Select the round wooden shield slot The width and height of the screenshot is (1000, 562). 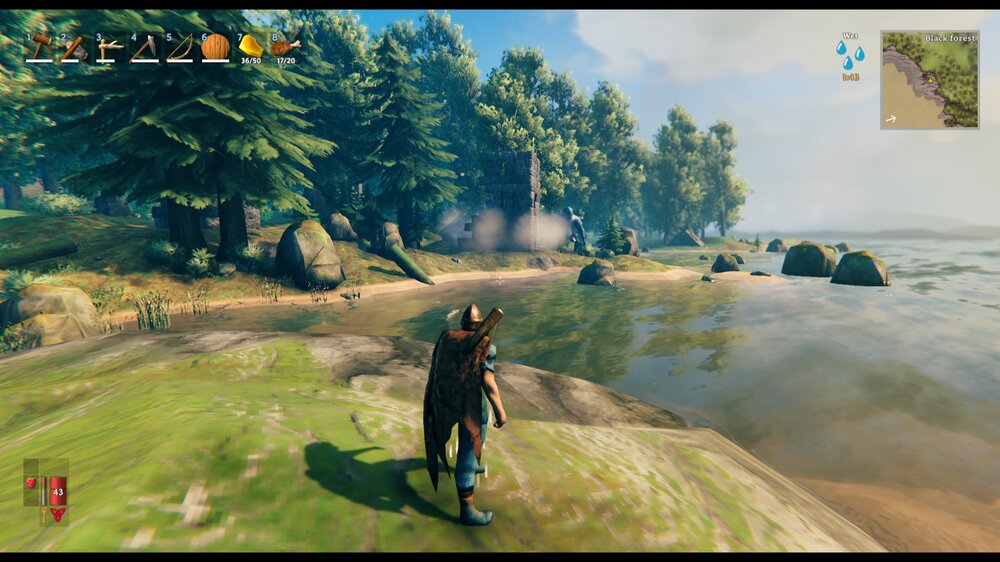tap(215, 46)
